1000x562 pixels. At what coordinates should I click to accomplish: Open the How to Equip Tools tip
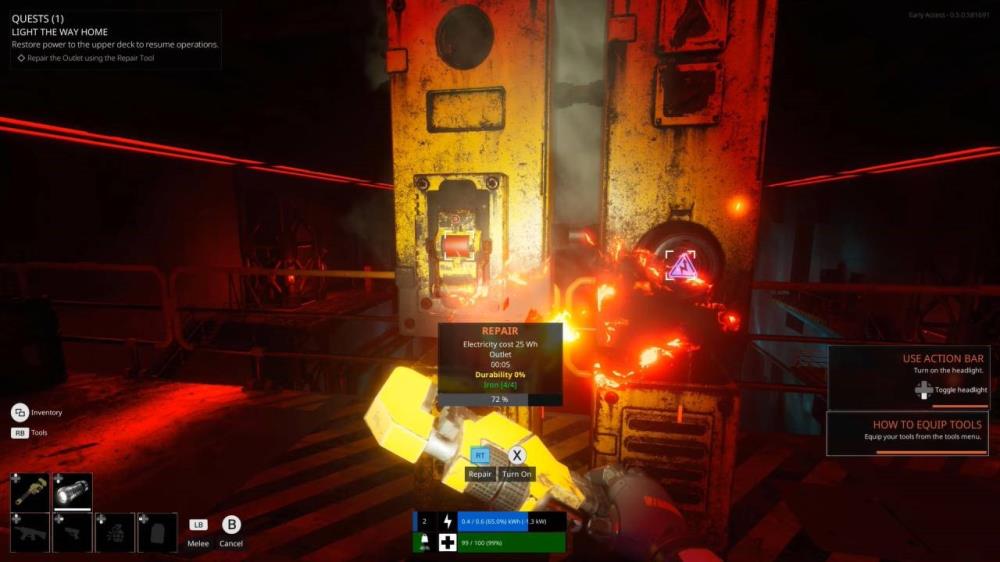907,432
